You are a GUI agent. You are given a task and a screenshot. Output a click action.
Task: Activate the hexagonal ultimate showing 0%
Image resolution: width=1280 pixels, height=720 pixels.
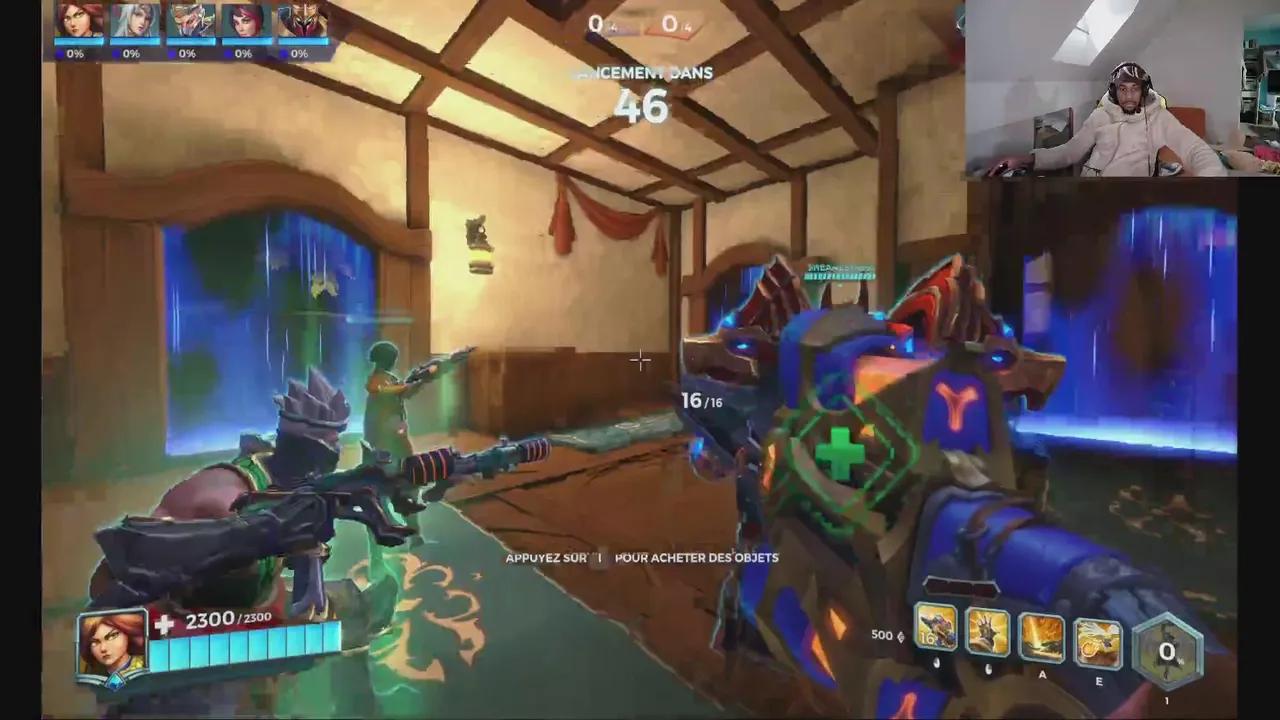coord(1167,652)
